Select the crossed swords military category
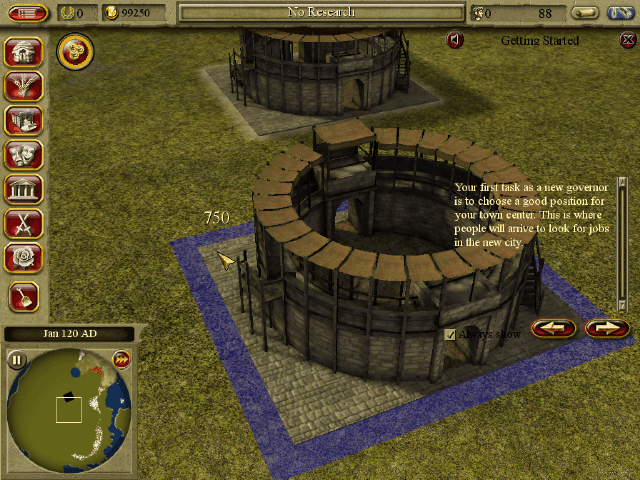 coord(22,222)
